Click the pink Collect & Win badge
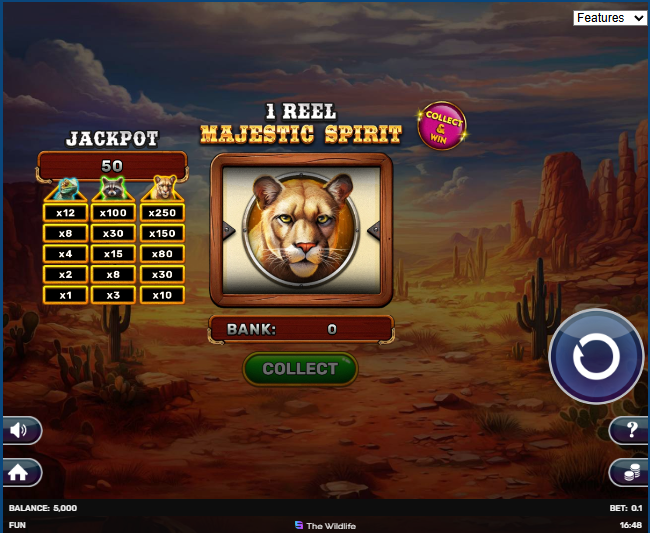Image resolution: width=650 pixels, height=533 pixels. coord(442,127)
